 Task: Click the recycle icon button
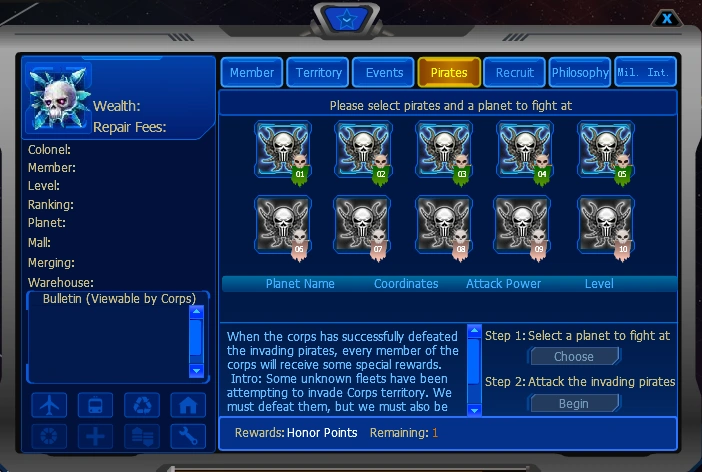(x=141, y=405)
